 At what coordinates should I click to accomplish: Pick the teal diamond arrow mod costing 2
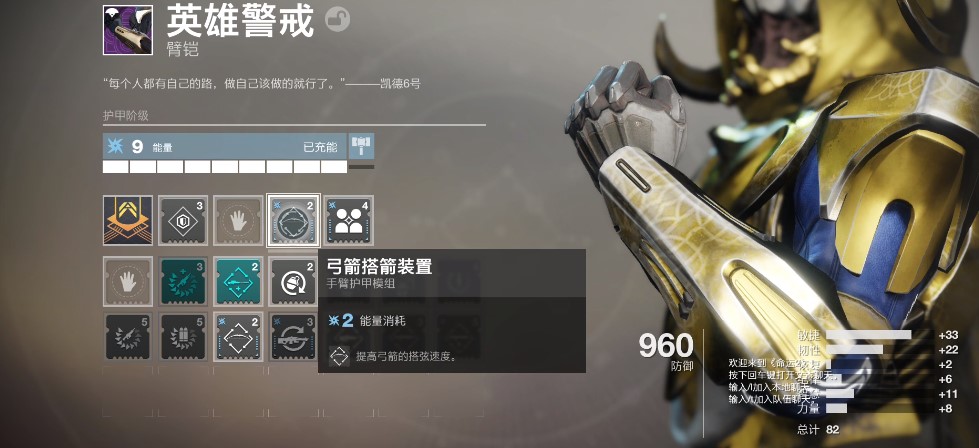point(239,281)
